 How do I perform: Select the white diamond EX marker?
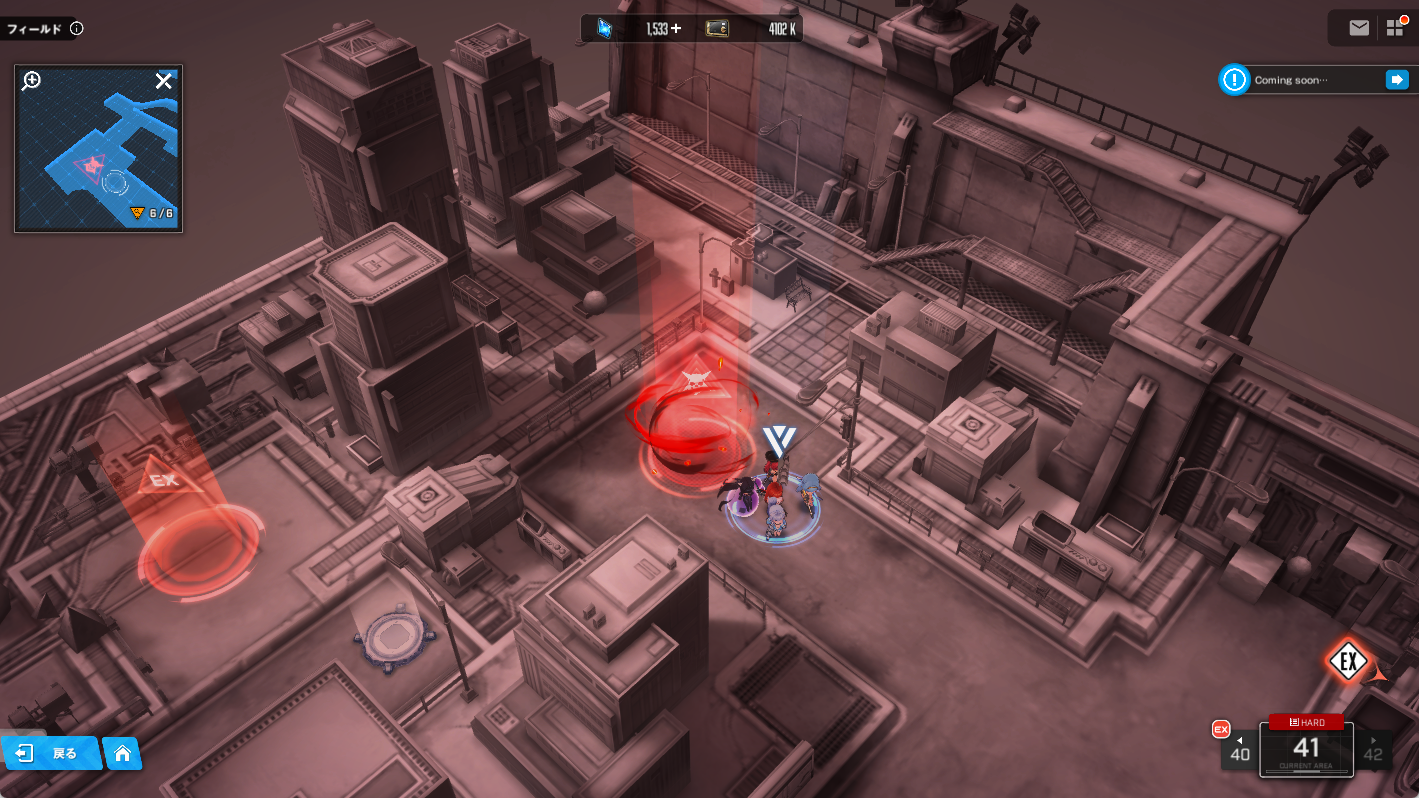click(1347, 661)
